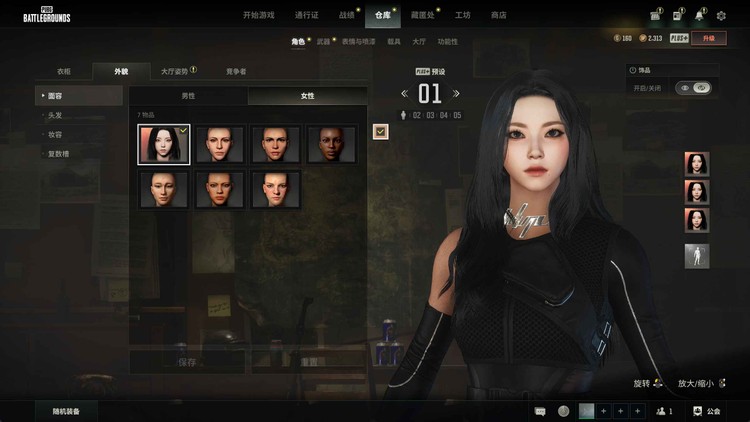Open the 战绩 career stats page

point(347,15)
